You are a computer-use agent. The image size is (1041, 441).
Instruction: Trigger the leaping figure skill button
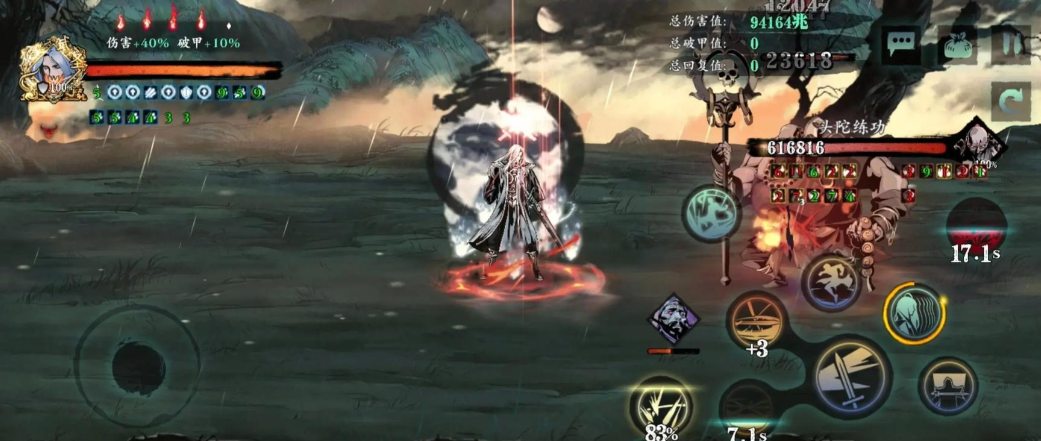point(830,283)
